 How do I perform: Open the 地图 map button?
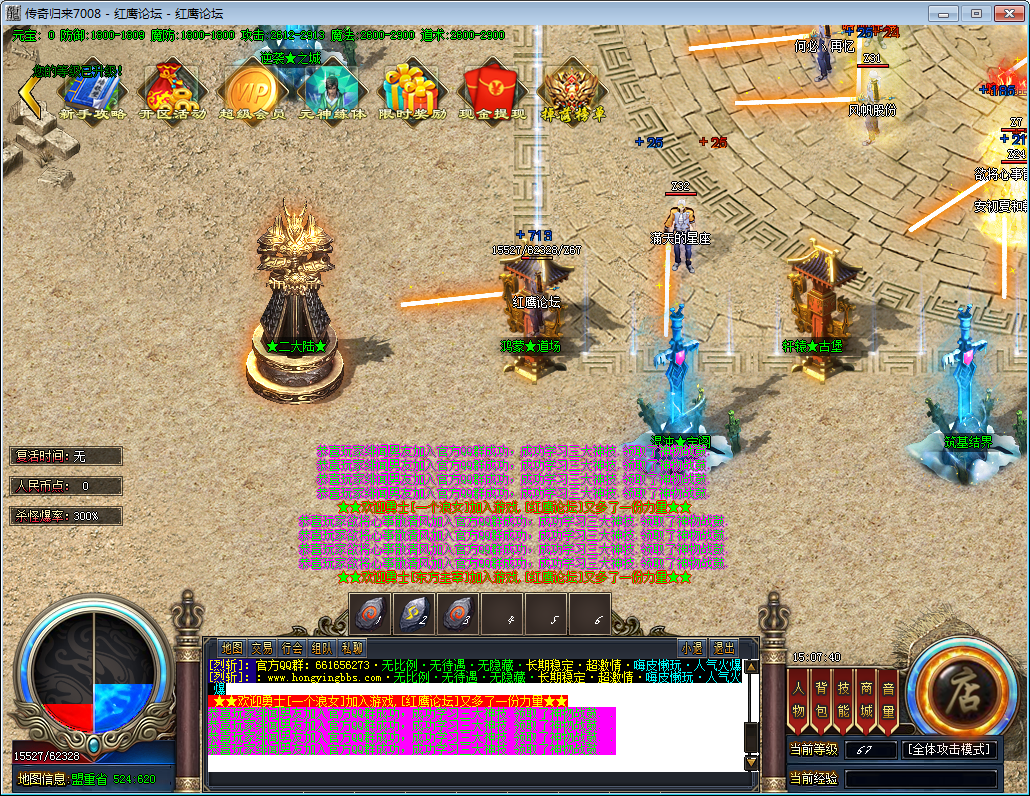coord(232,648)
